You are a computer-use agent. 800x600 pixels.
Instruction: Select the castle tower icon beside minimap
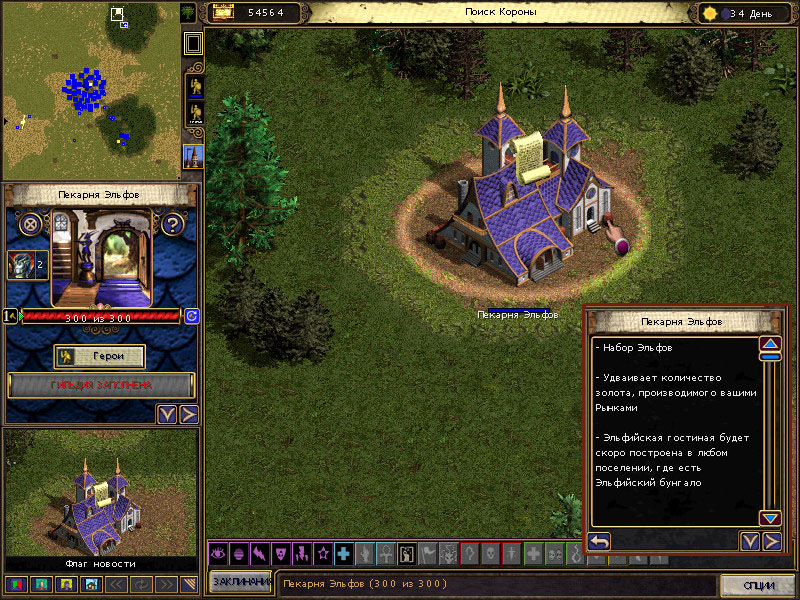coord(193,156)
